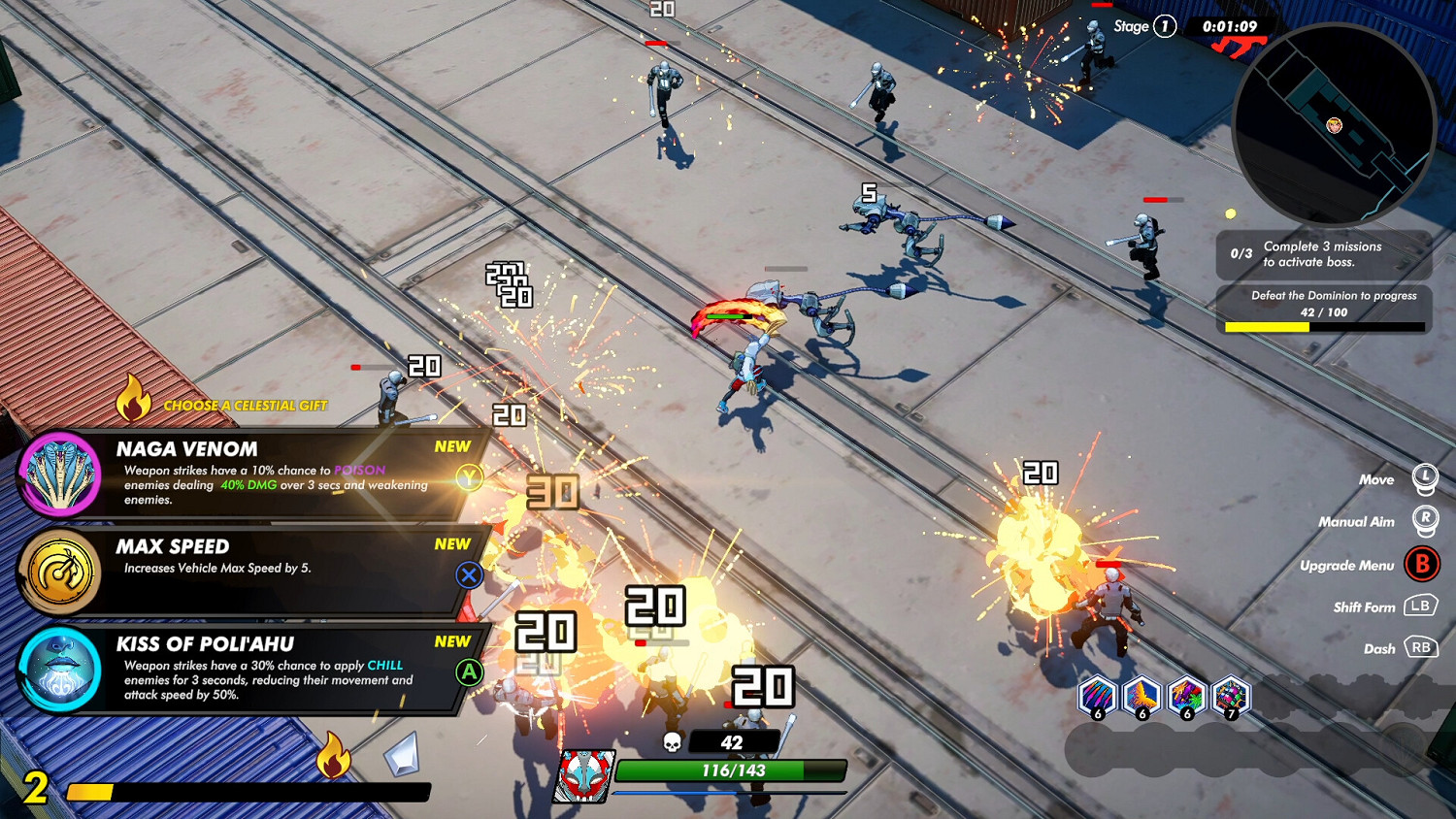Open the Upgrade Menu via the B button prompt
The image size is (1456, 819).
pyautogui.click(x=1422, y=564)
